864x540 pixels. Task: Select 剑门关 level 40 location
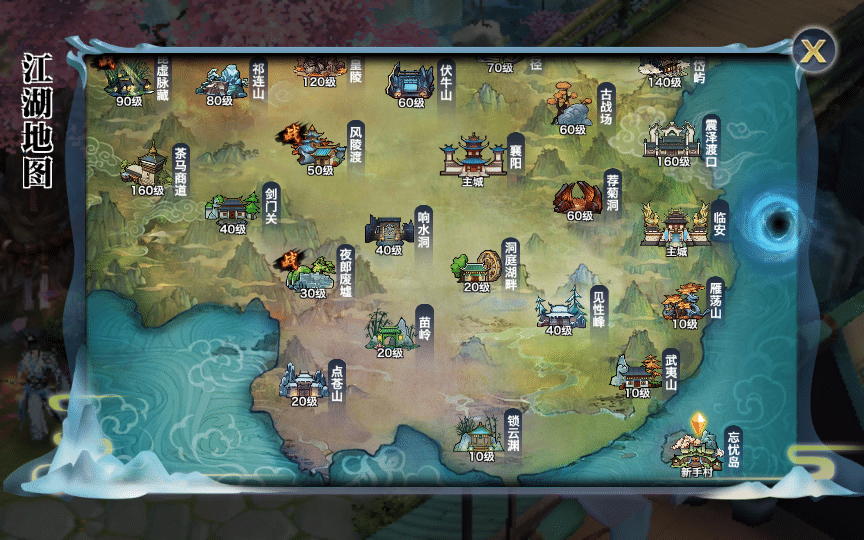pos(233,207)
